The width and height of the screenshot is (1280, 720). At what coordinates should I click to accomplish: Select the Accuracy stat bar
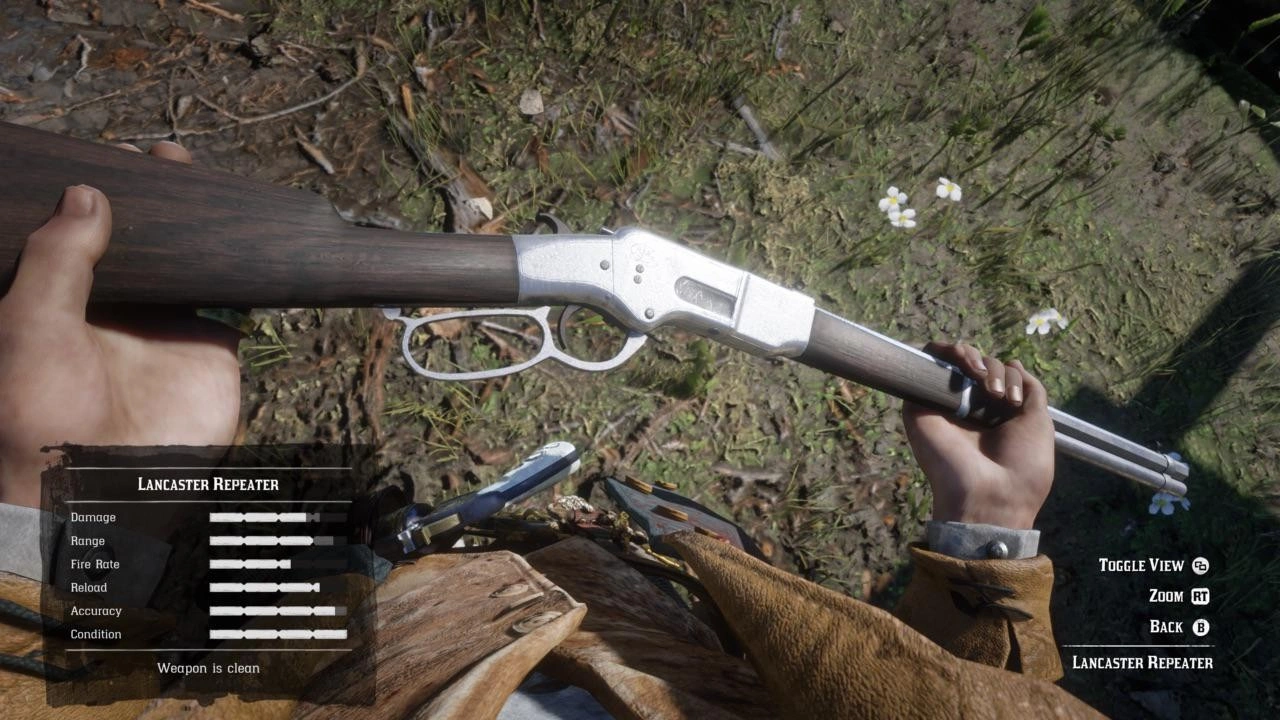[277, 610]
